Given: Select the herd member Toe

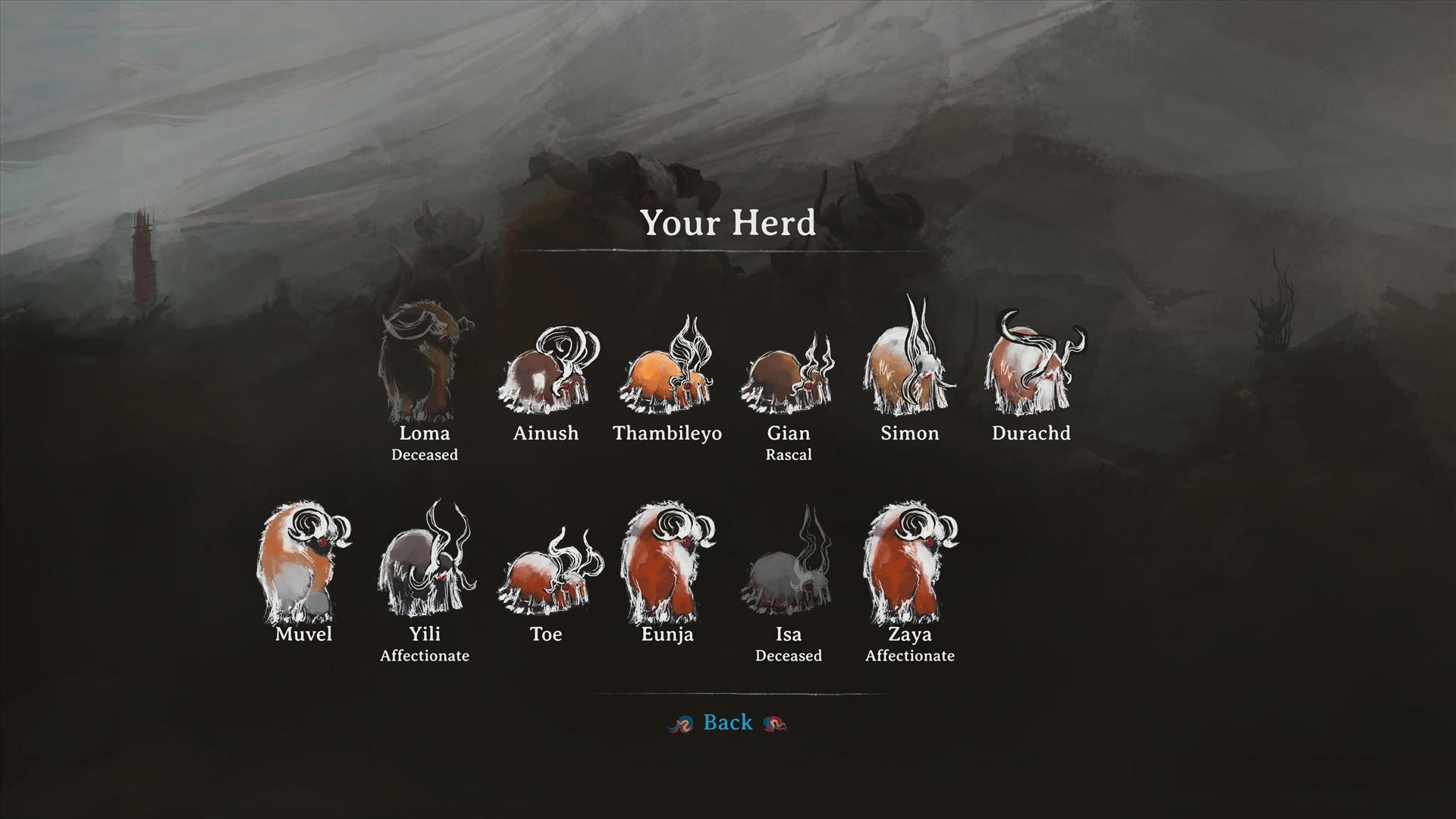Looking at the screenshot, I should pyautogui.click(x=546, y=576).
